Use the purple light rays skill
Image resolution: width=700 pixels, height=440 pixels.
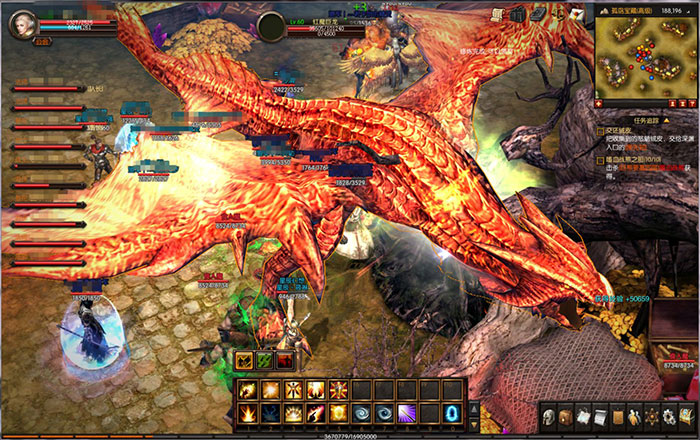click(x=407, y=412)
